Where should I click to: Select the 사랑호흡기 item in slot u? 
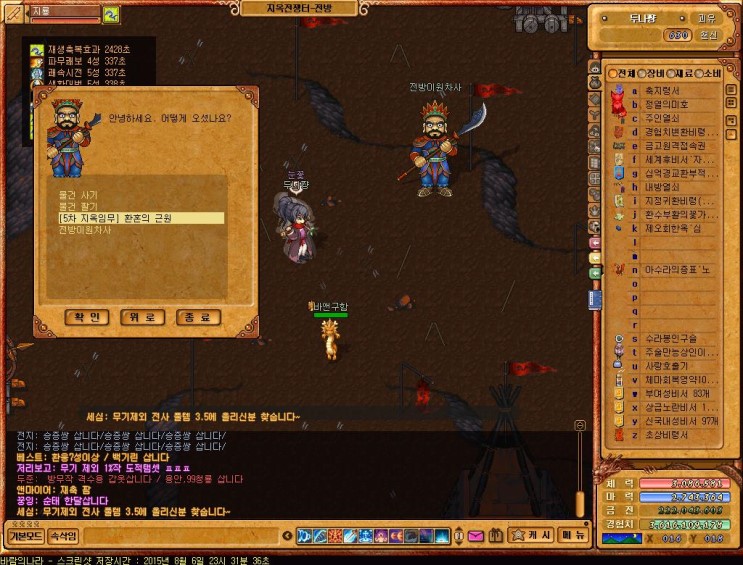[x=668, y=365]
